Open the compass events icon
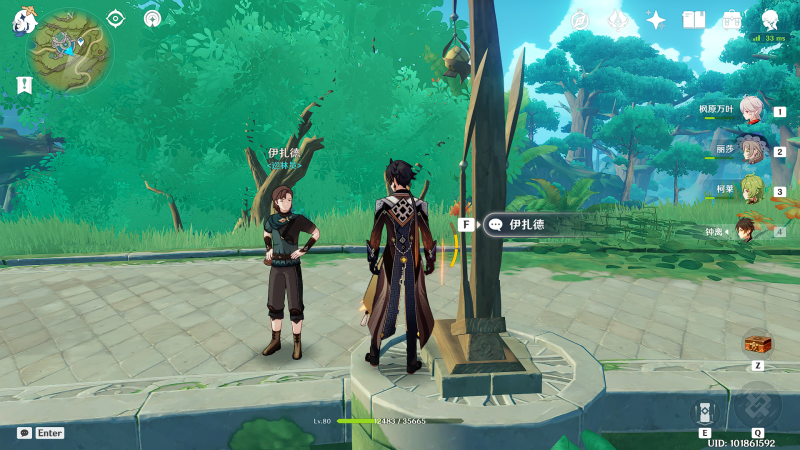 pos(580,20)
